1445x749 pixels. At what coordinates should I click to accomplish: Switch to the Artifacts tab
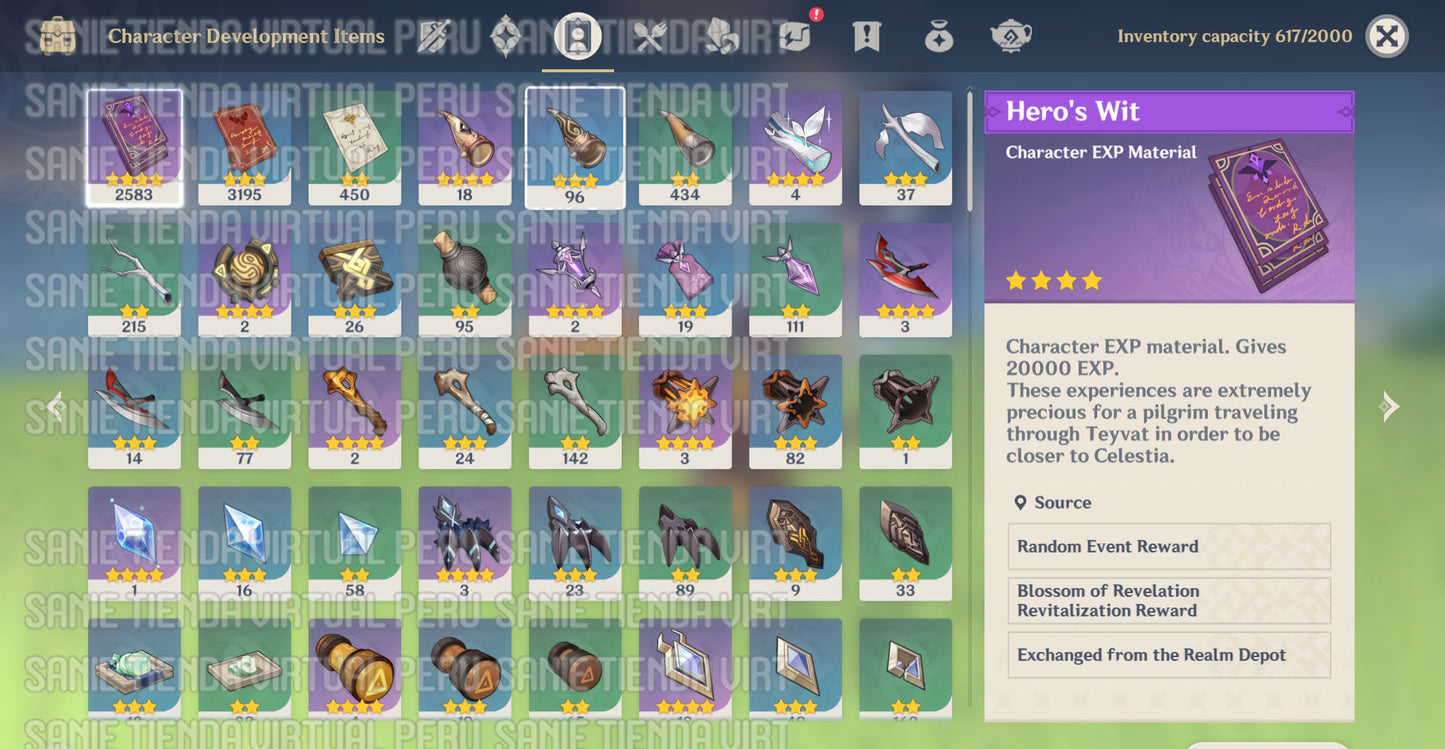coord(506,37)
